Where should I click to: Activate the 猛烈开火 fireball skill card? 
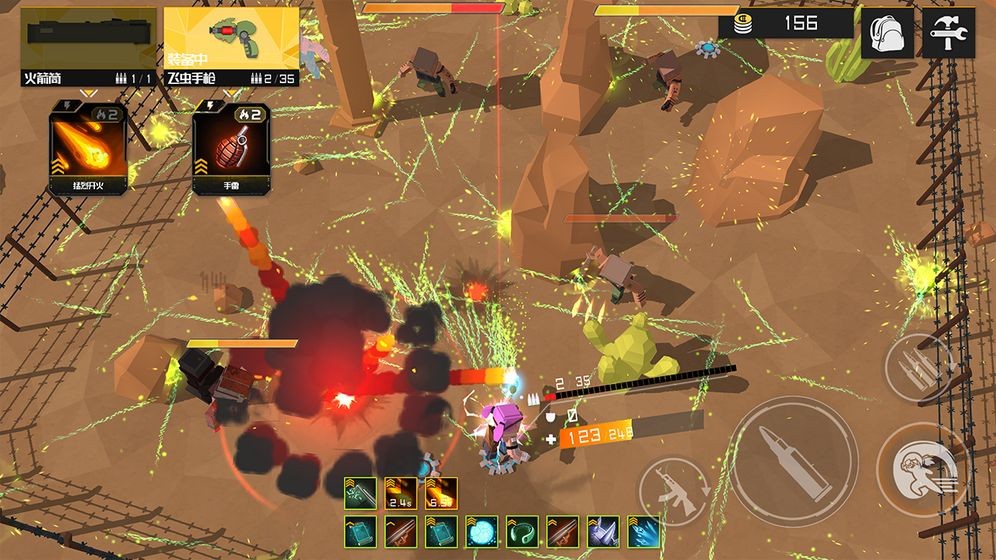(88, 148)
